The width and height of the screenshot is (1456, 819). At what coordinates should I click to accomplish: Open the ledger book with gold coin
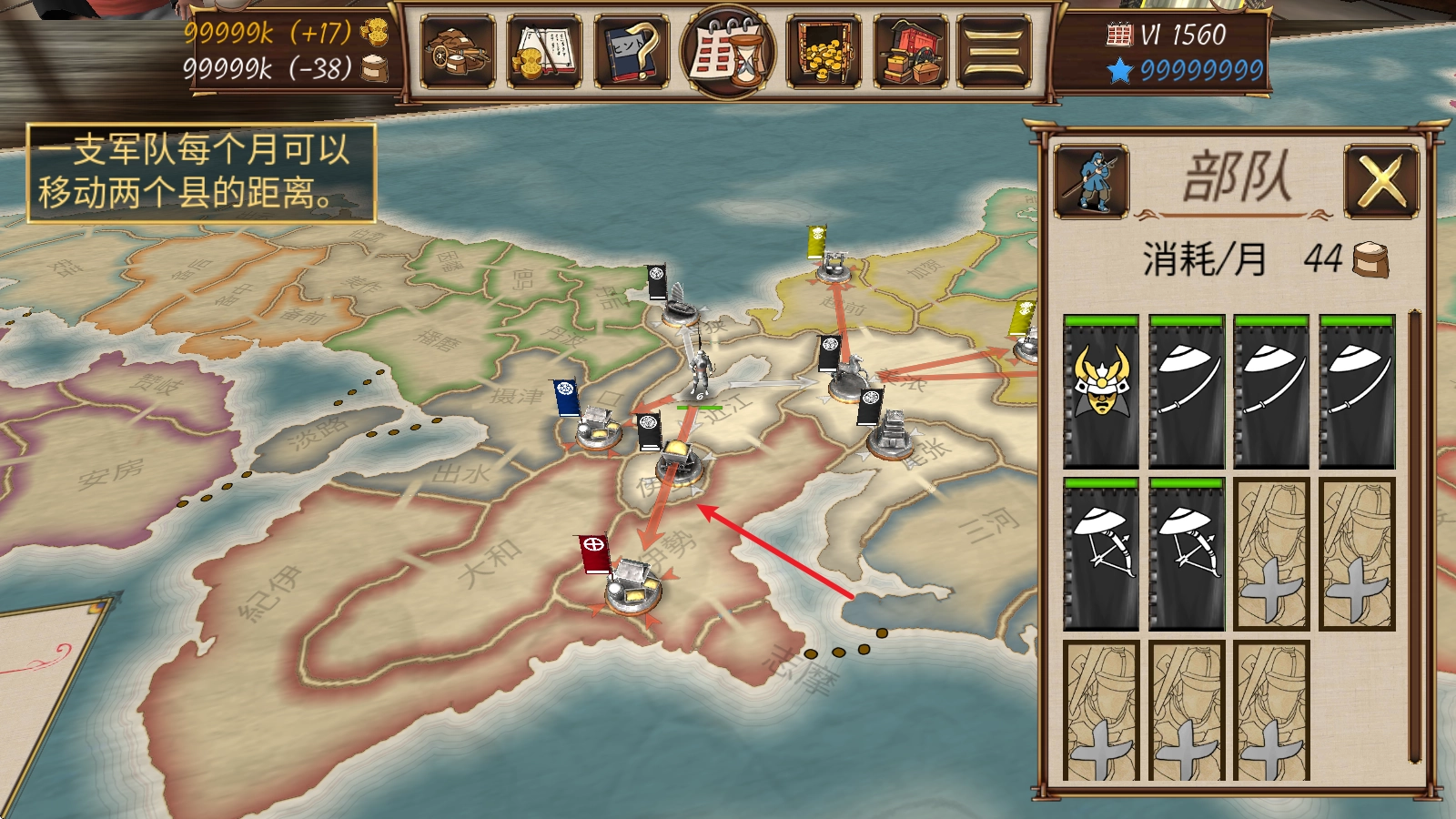tap(543, 52)
